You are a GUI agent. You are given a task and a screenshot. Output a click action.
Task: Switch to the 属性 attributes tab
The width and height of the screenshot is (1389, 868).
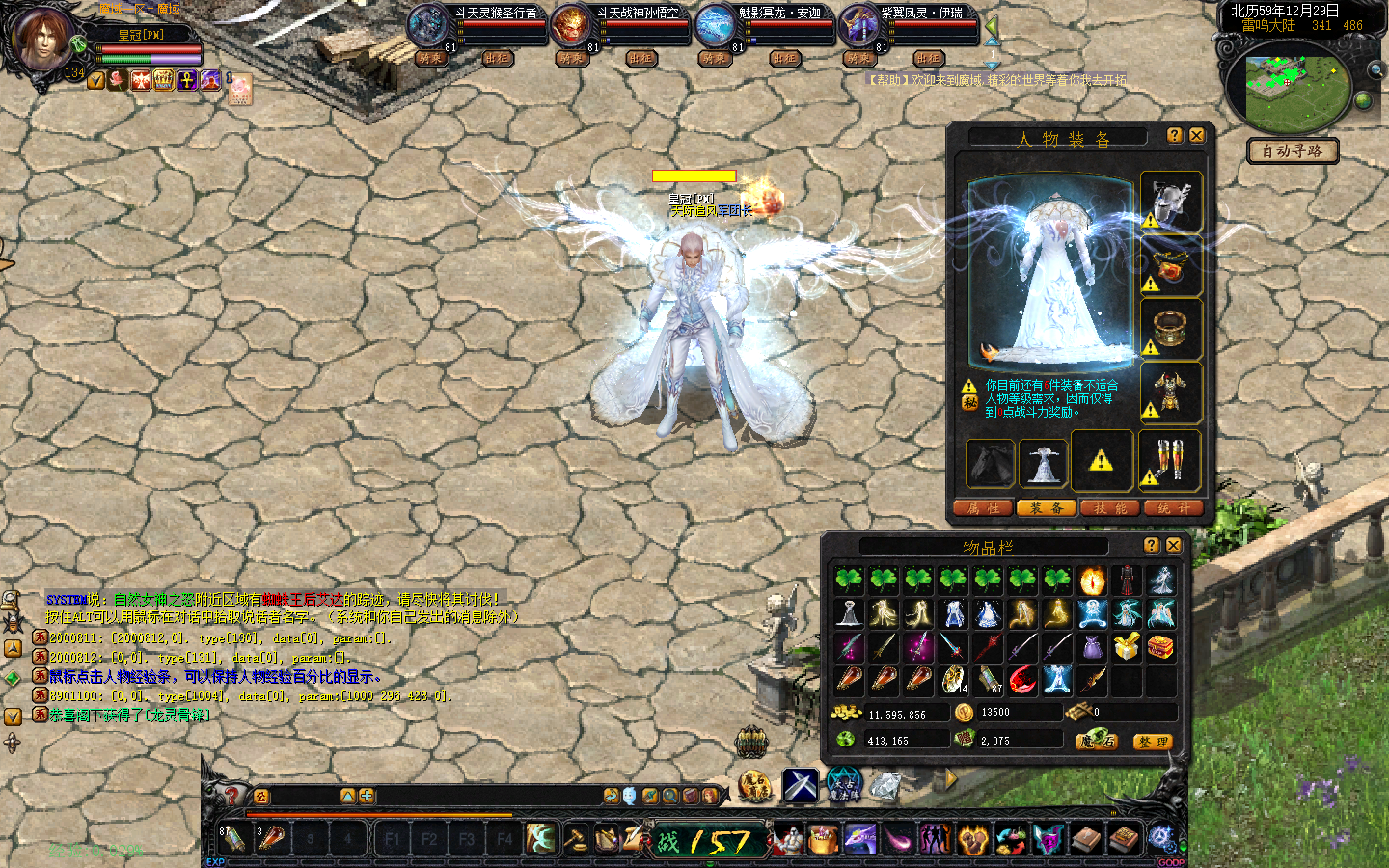coord(983,508)
